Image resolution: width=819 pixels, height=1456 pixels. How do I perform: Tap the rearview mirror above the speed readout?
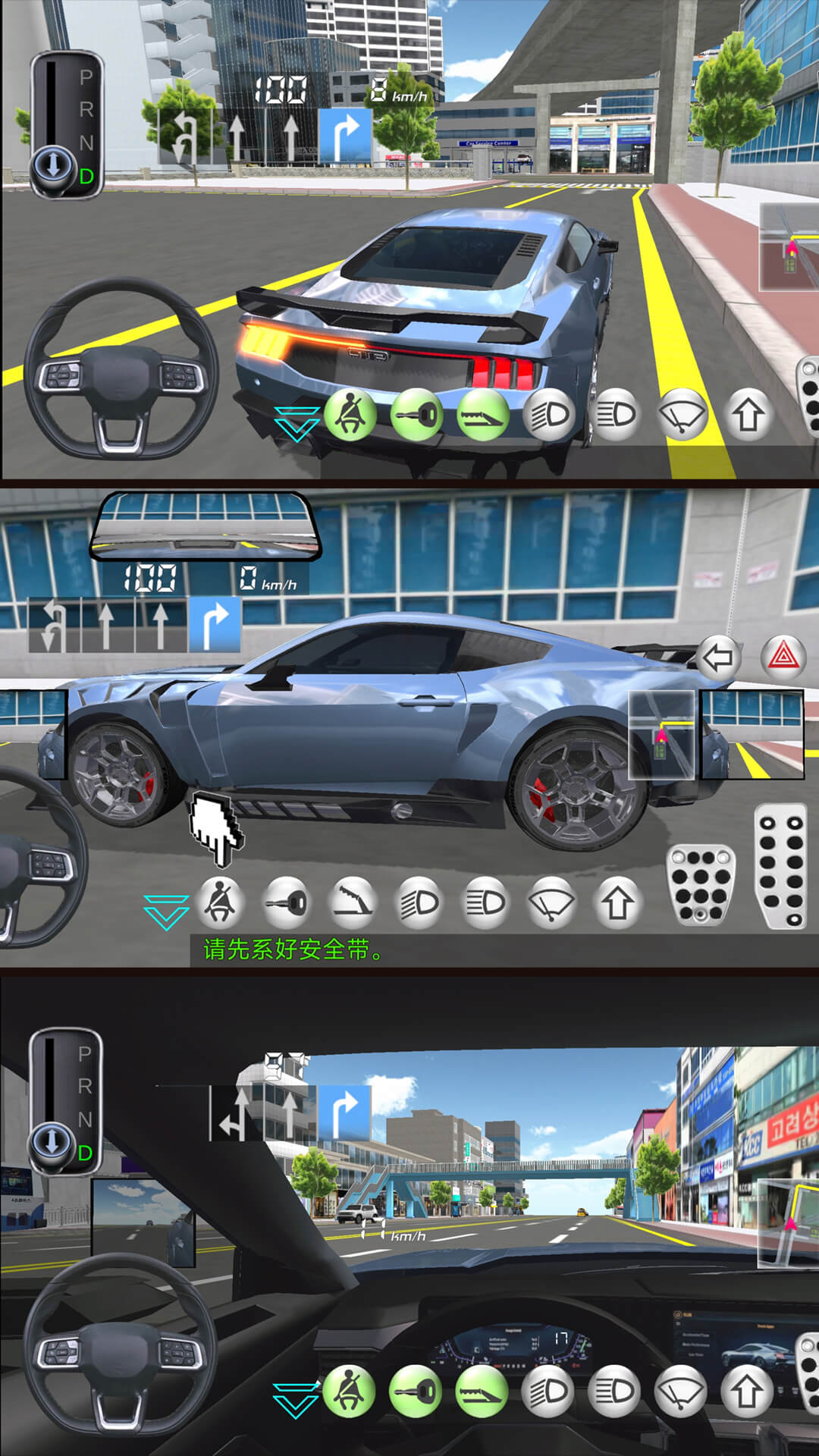(x=204, y=526)
